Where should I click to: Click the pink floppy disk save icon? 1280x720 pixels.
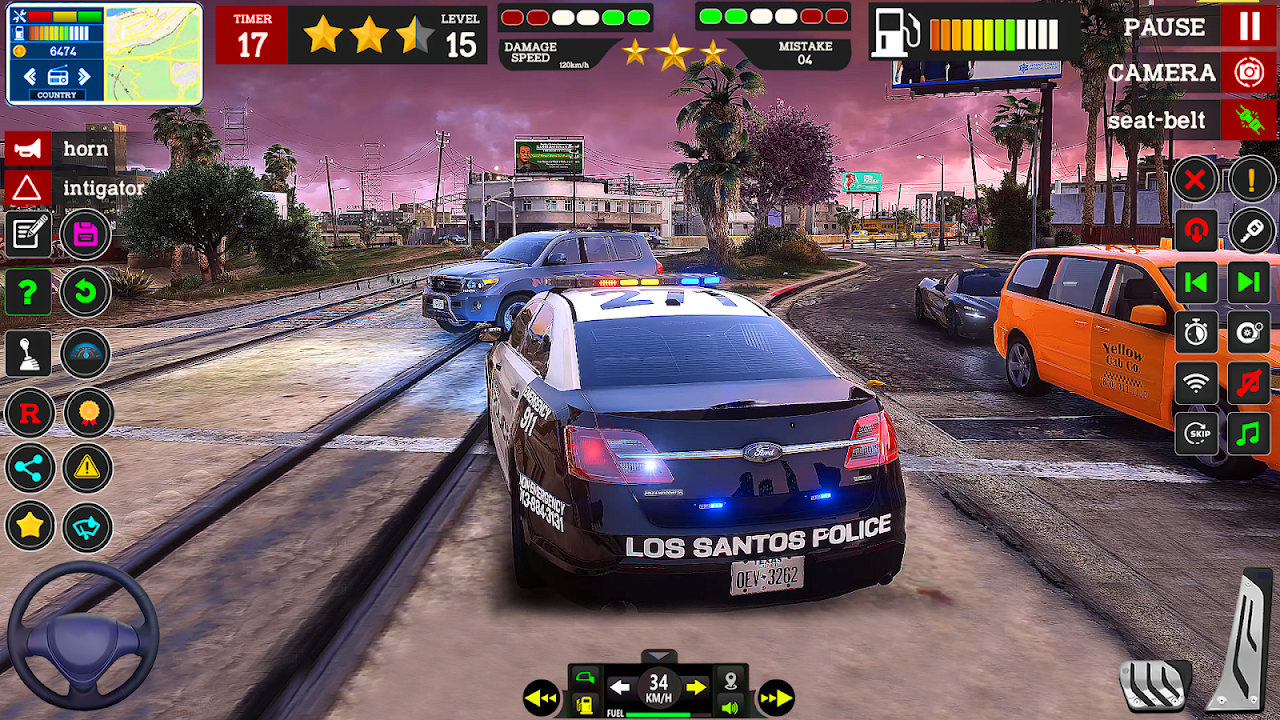click(x=86, y=236)
